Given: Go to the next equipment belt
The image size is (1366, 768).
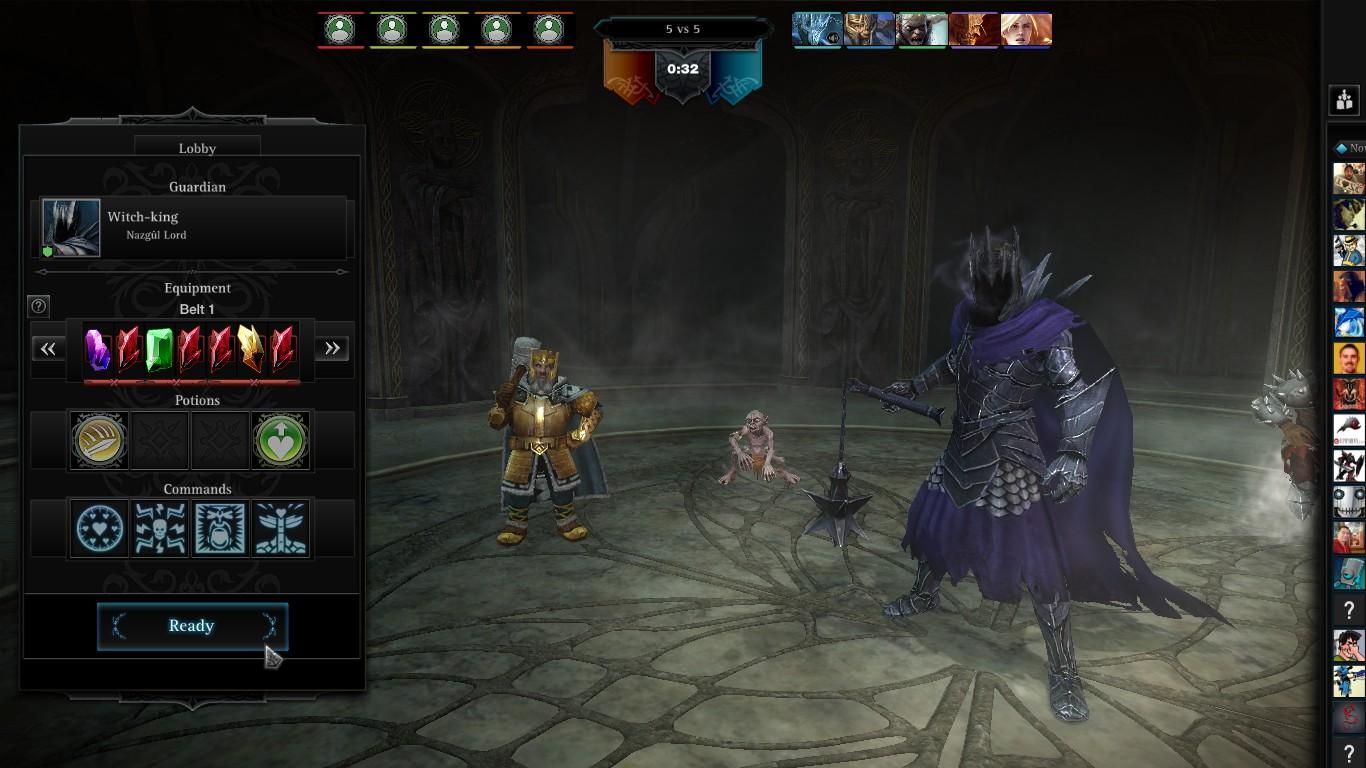Looking at the screenshot, I should (x=332, y=348).
